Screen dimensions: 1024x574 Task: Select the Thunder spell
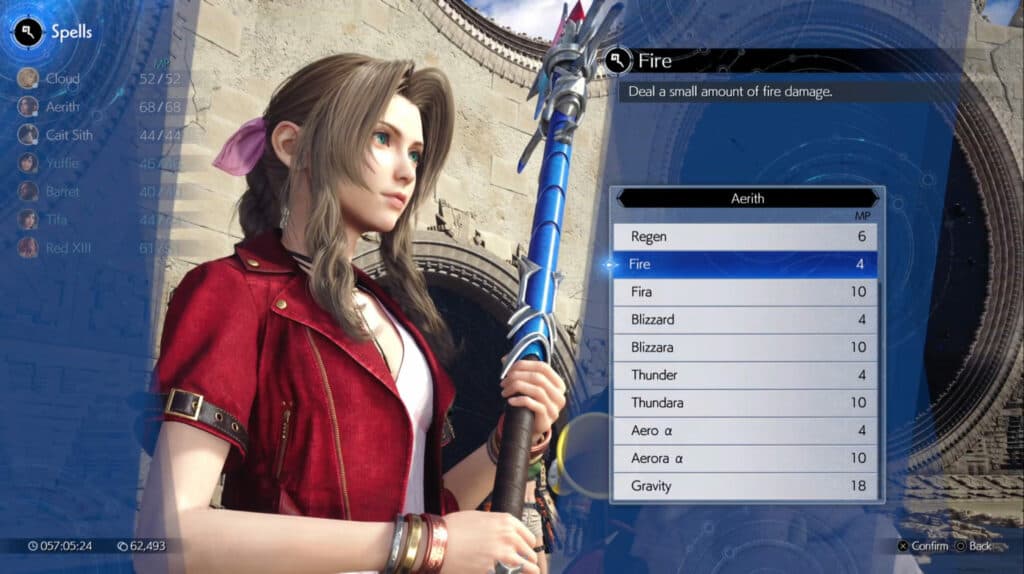[745, 375]
